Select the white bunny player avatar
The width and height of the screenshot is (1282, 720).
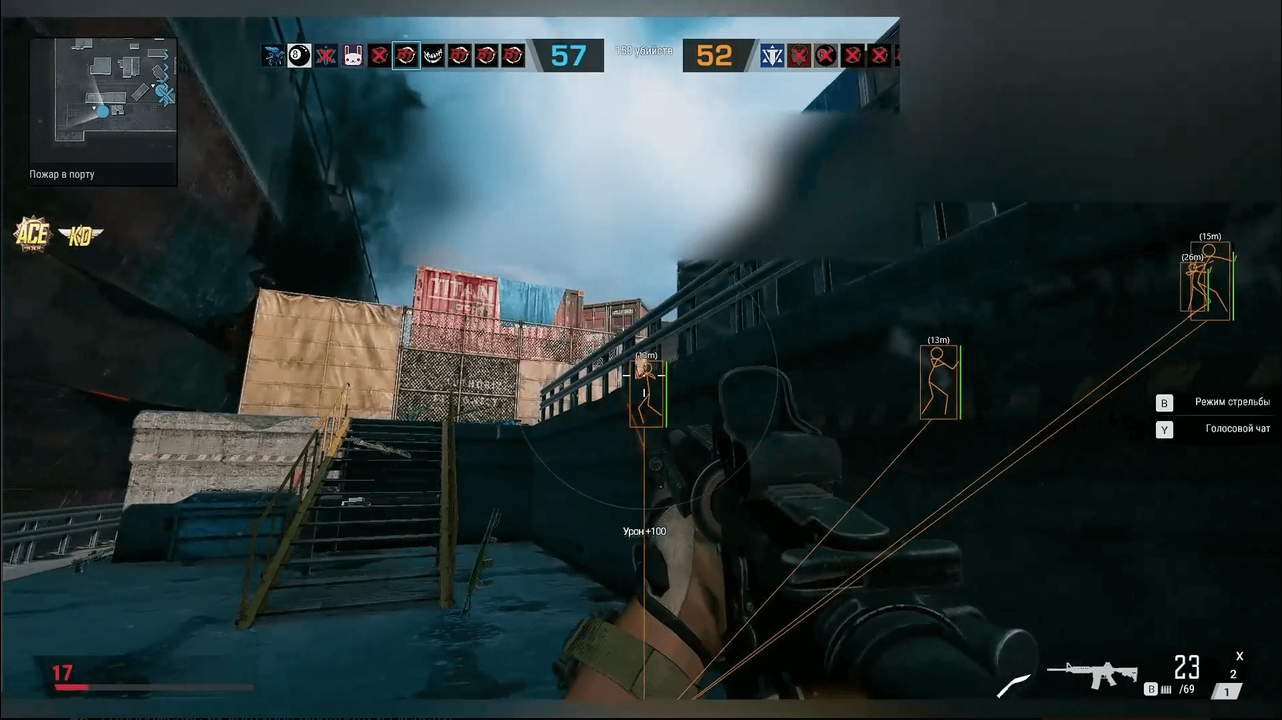(x=353, y=56)
